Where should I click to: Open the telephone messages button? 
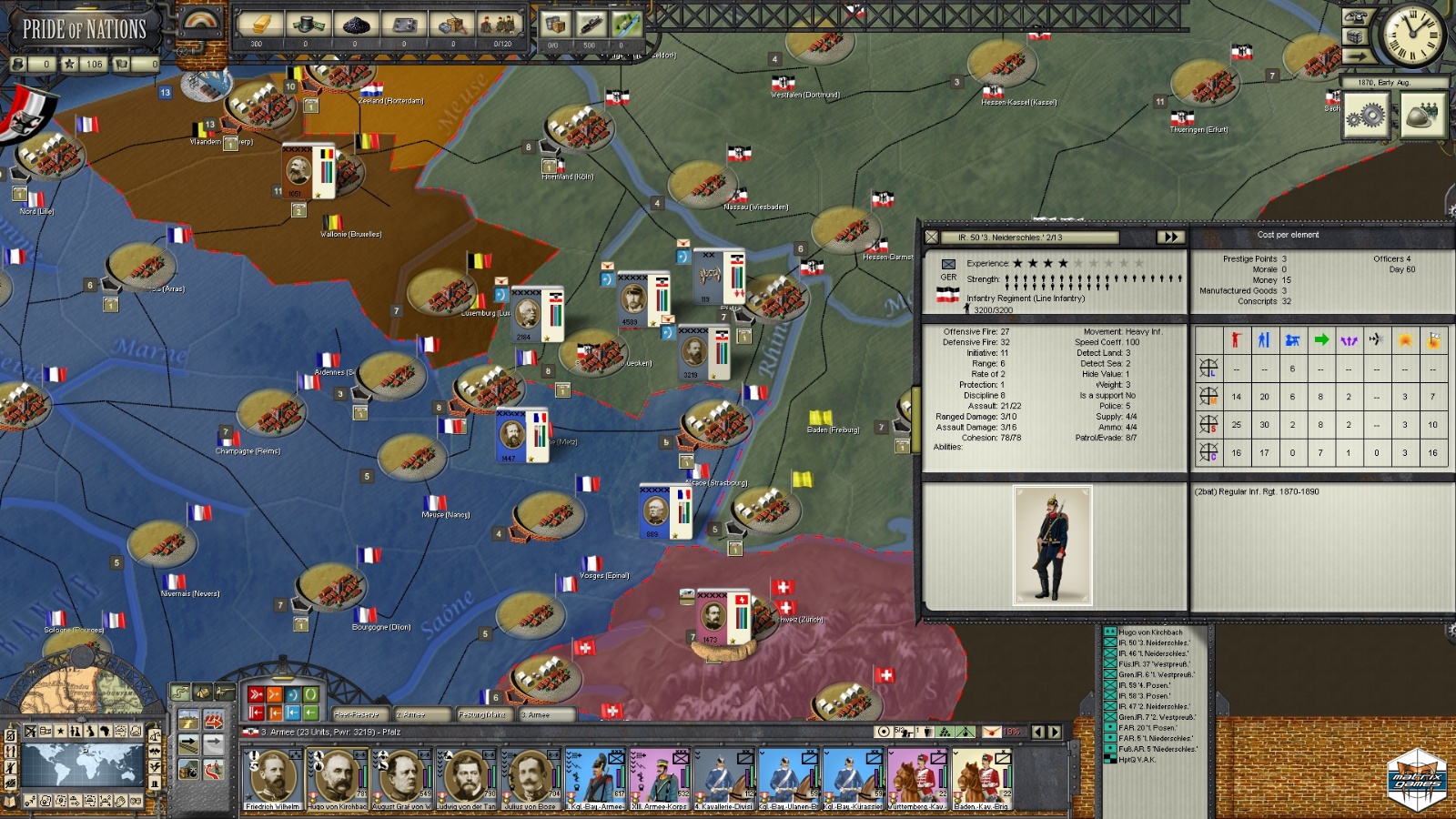coord(1356,18)
